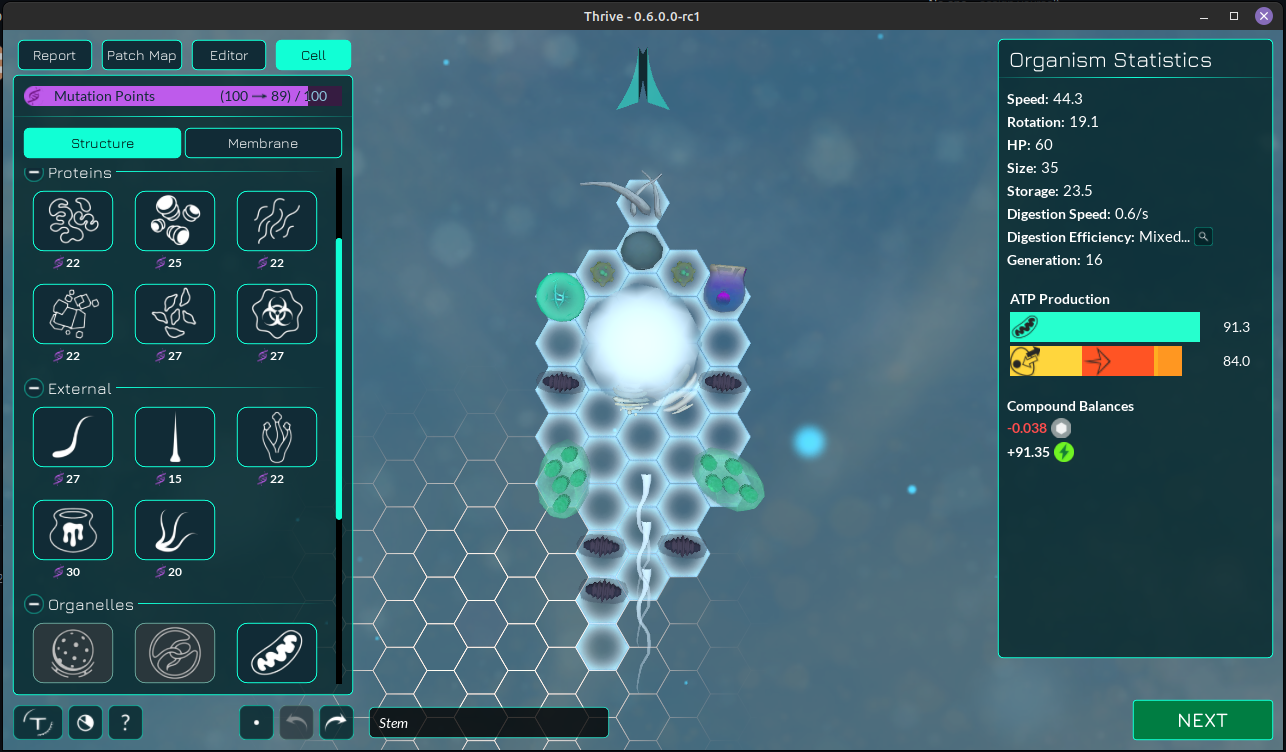Image resolution: width=1286 pixels, height=752 pixels.
Task: Collapse the External section
Action: (34, 389)
